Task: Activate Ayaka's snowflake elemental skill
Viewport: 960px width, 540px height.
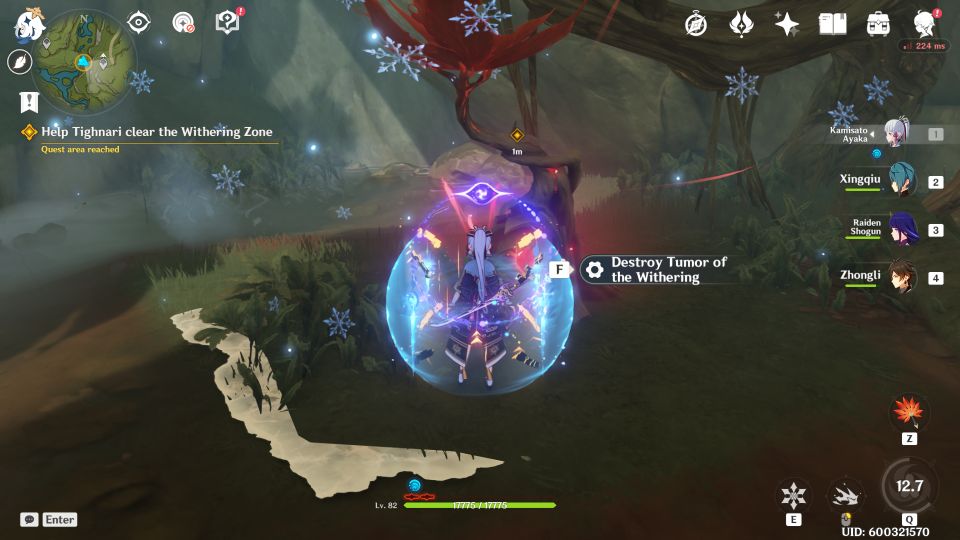Action: tap(794, 495)
